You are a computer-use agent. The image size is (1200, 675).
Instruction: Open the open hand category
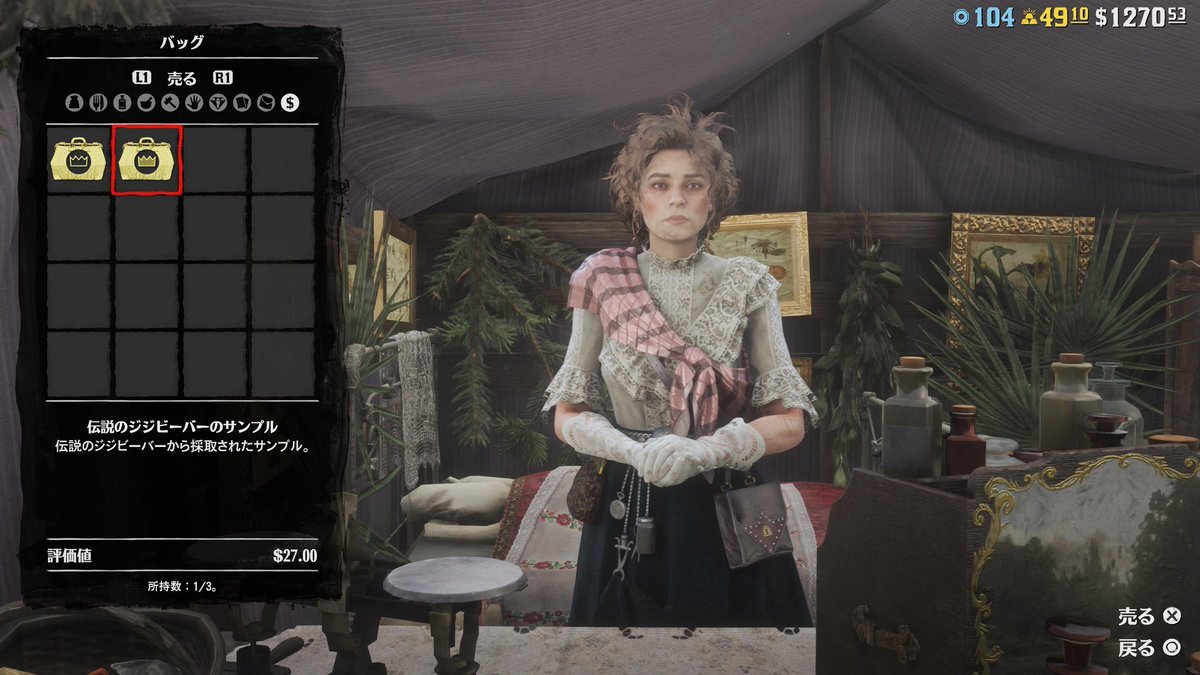click(x=194, y=102)
